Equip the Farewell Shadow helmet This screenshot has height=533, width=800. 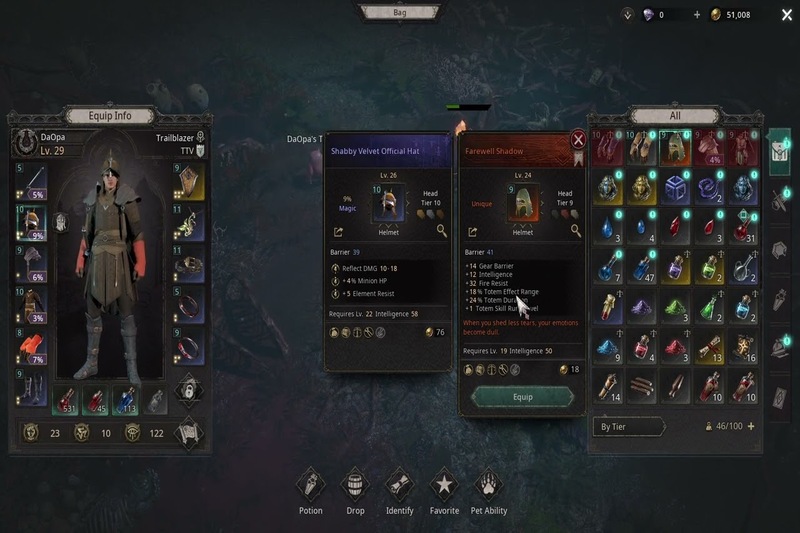522,396
